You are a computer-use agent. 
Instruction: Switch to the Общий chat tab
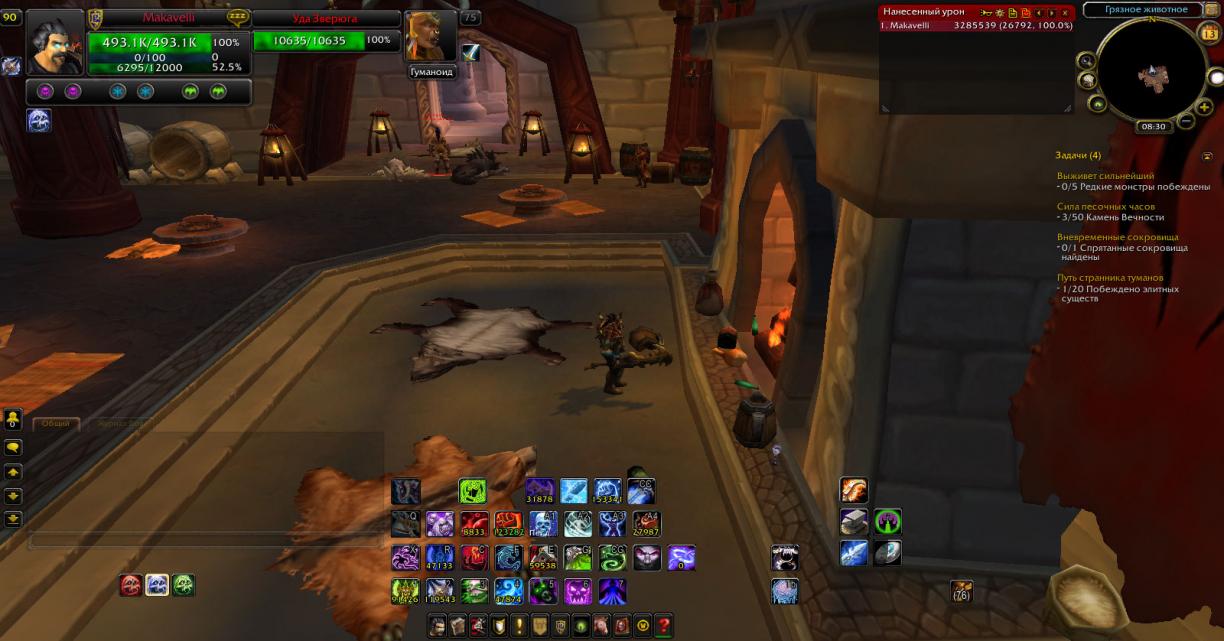pos(56,423)
